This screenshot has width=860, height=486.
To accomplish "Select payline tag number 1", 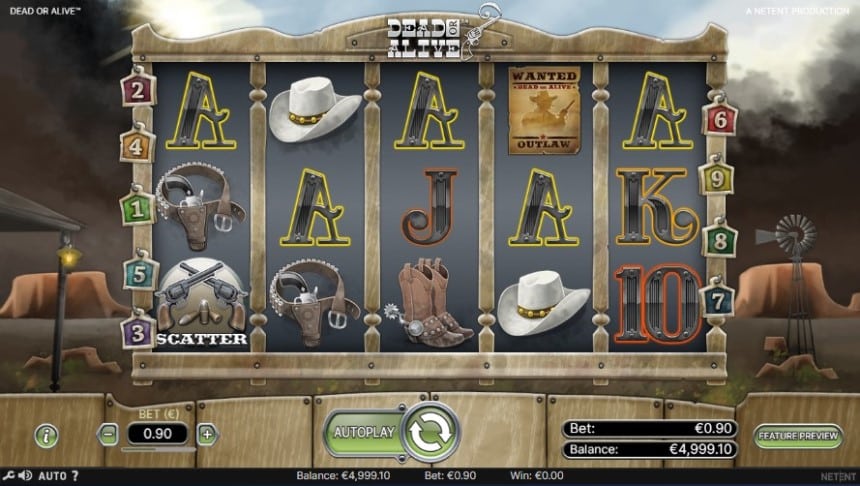I will [x=136, y=208].
